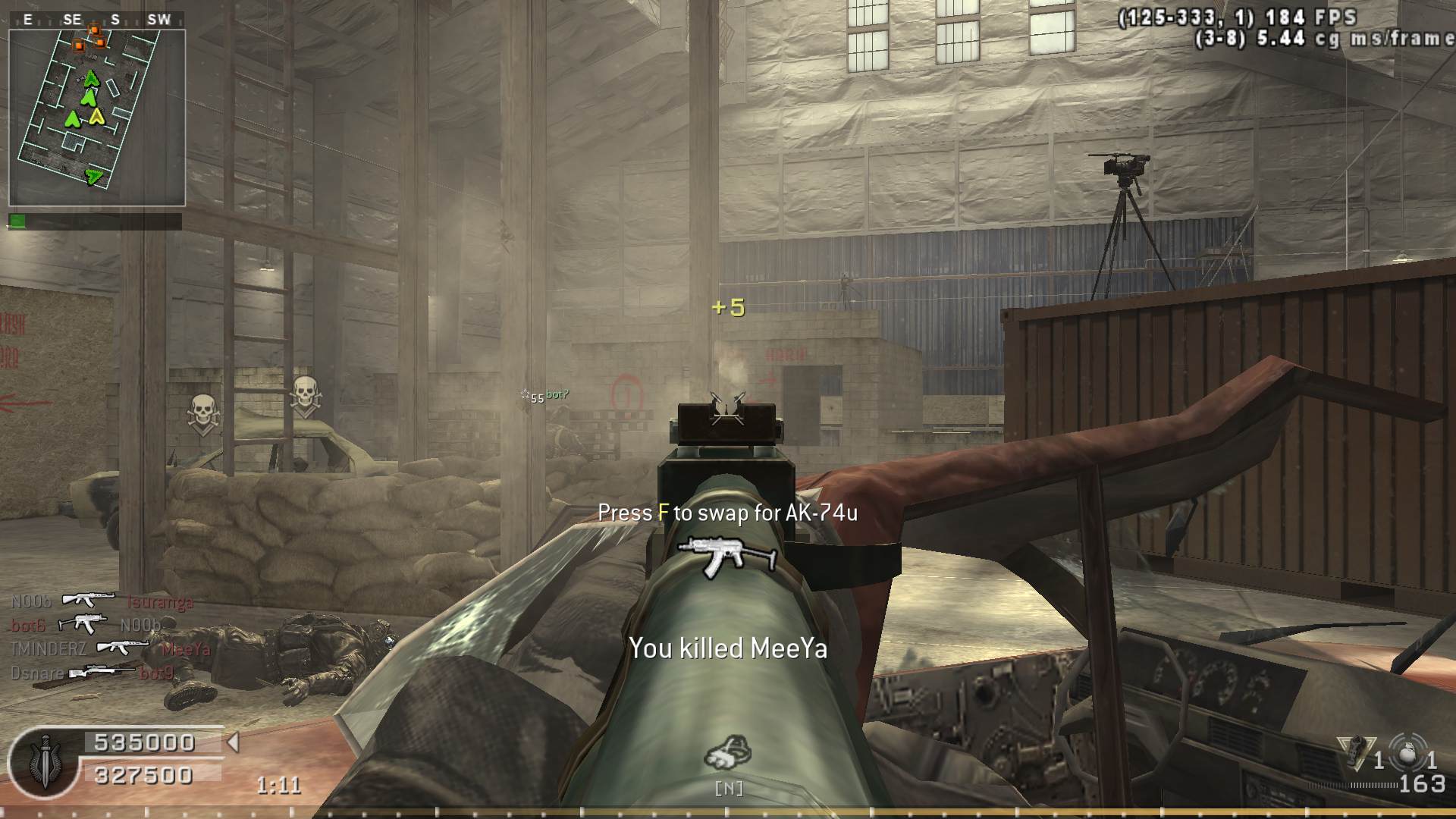1456x819 pixels.
Task: Click the AK-74u weapon pickup icon
Action: pos(727,556)
